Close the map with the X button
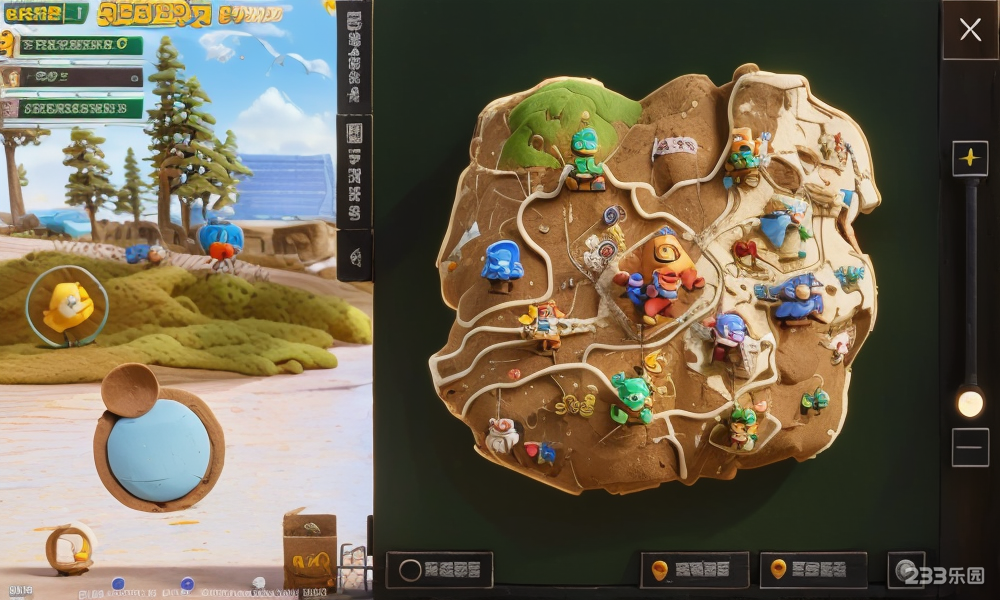Viewport: 1000px width, 600px height. tap(970, 30)
